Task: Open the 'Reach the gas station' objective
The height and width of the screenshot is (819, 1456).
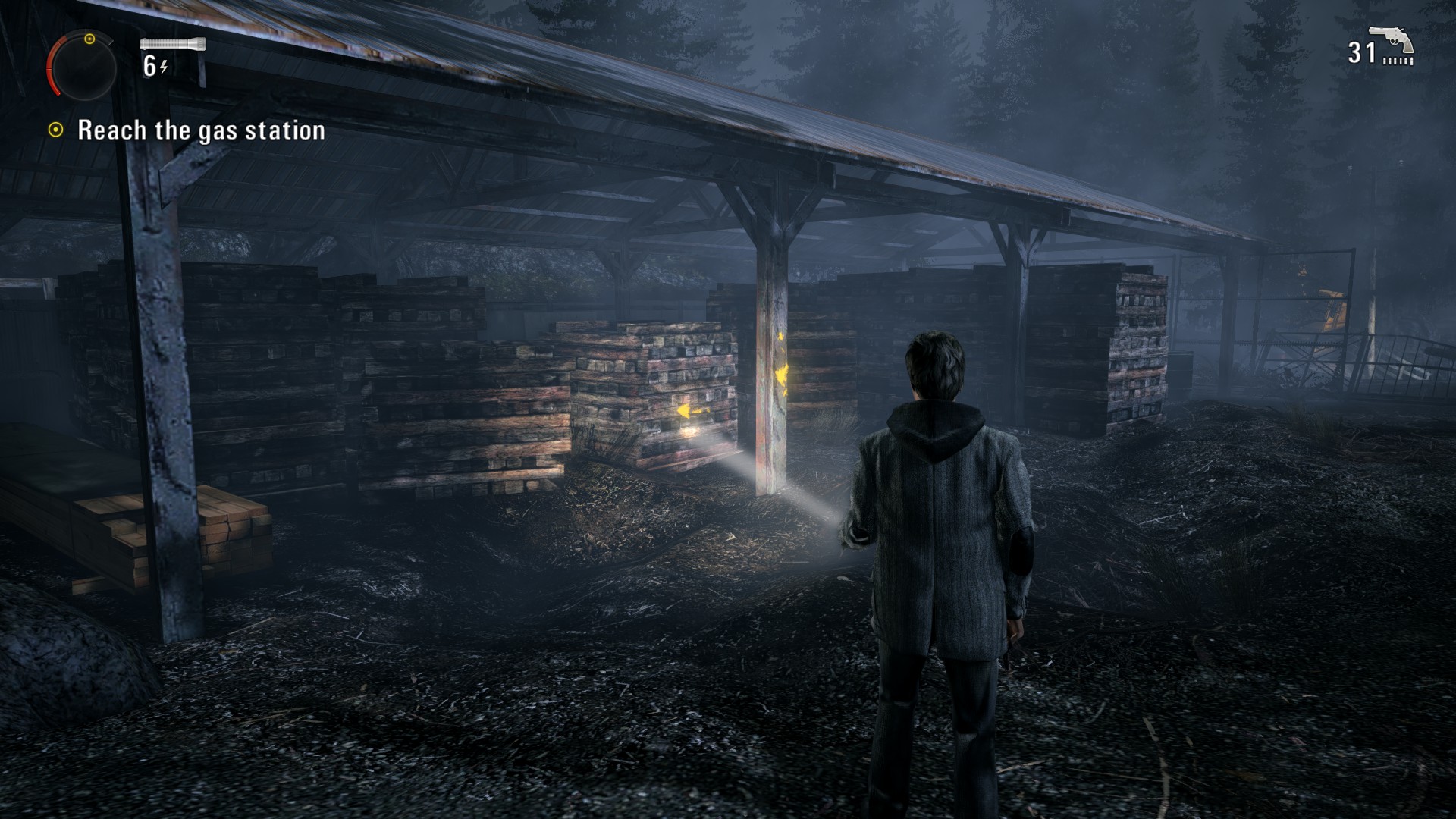Action: [201, 130]
